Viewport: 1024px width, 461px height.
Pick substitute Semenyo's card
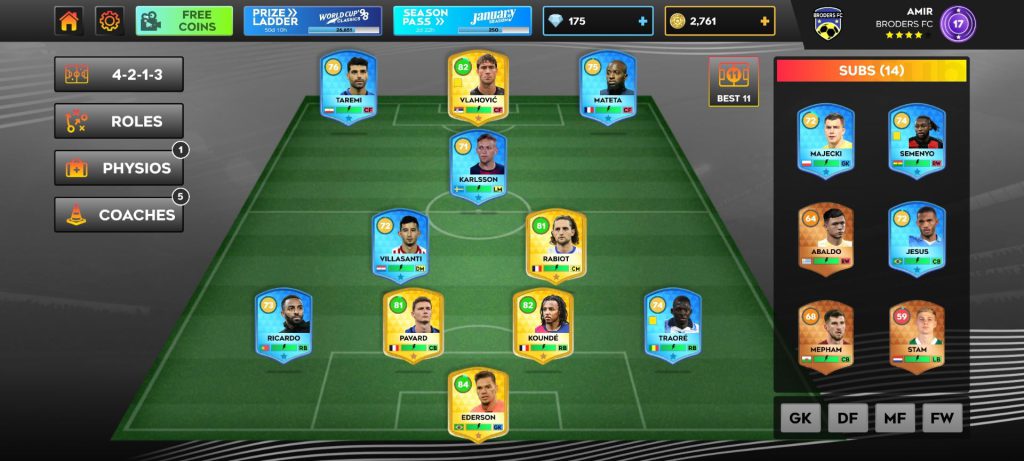916,141
